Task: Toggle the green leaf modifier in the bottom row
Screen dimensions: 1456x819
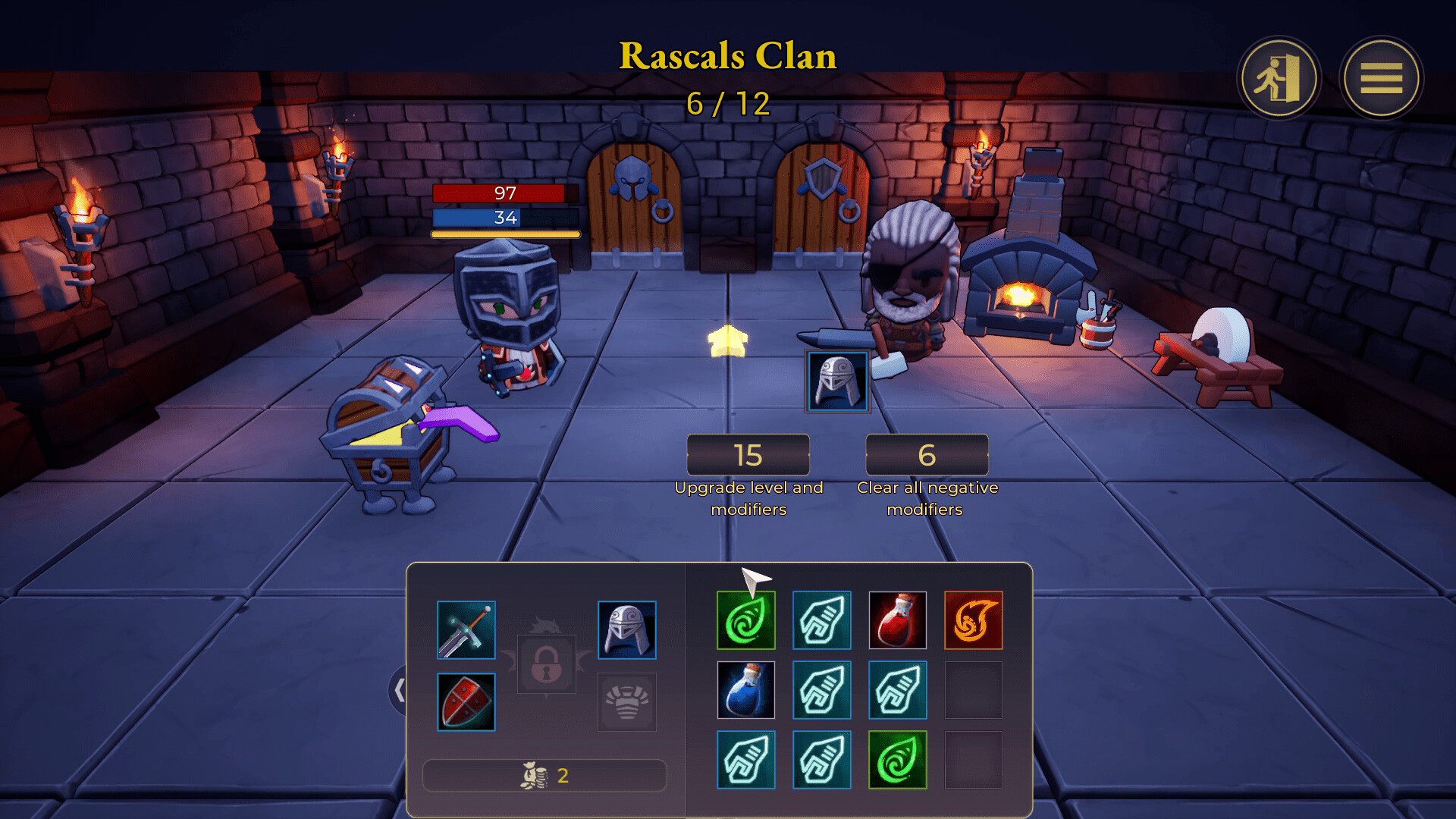Action: pos(898,759)
